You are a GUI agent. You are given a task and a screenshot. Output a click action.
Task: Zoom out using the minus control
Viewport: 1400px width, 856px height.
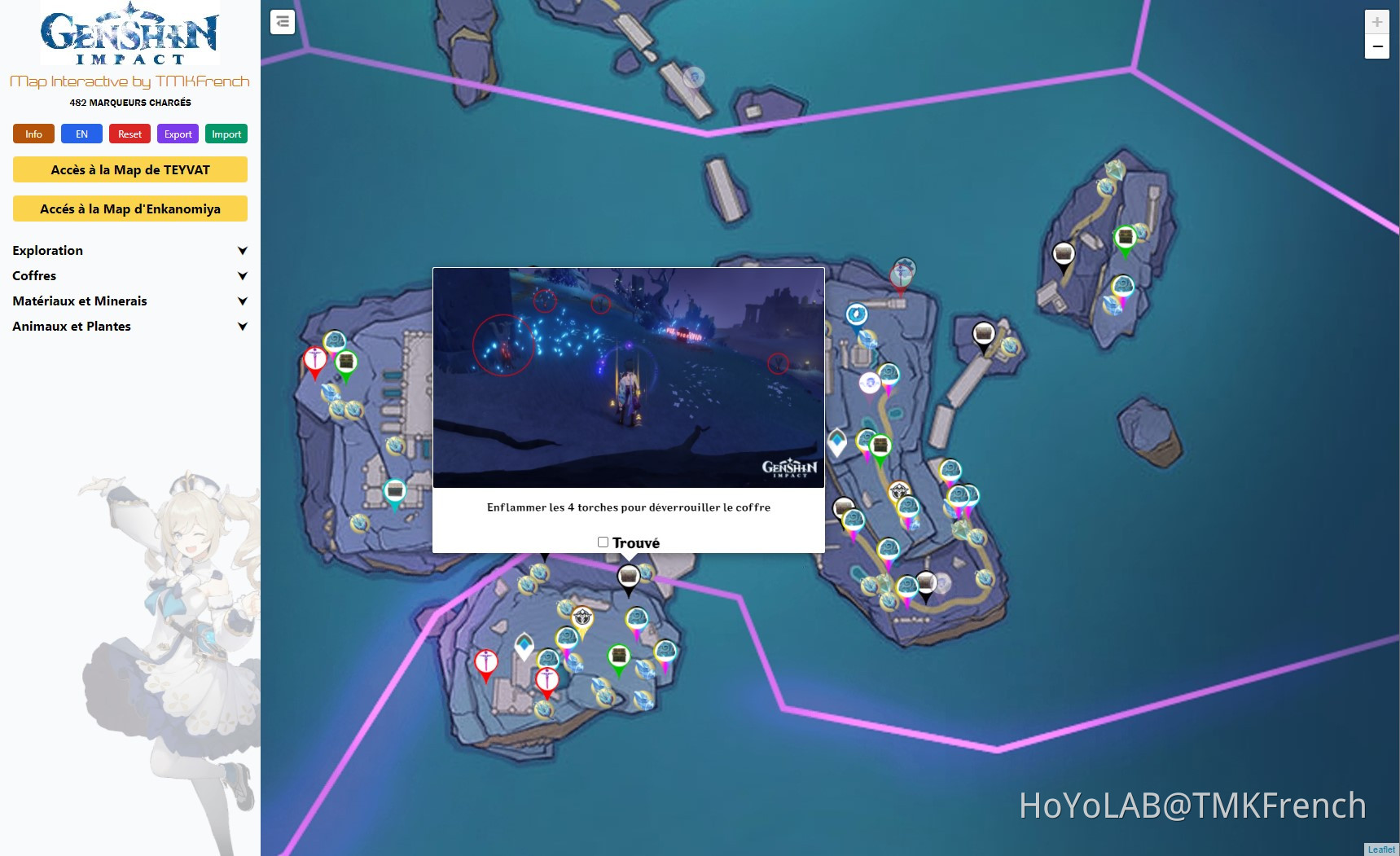(1377, 47)
